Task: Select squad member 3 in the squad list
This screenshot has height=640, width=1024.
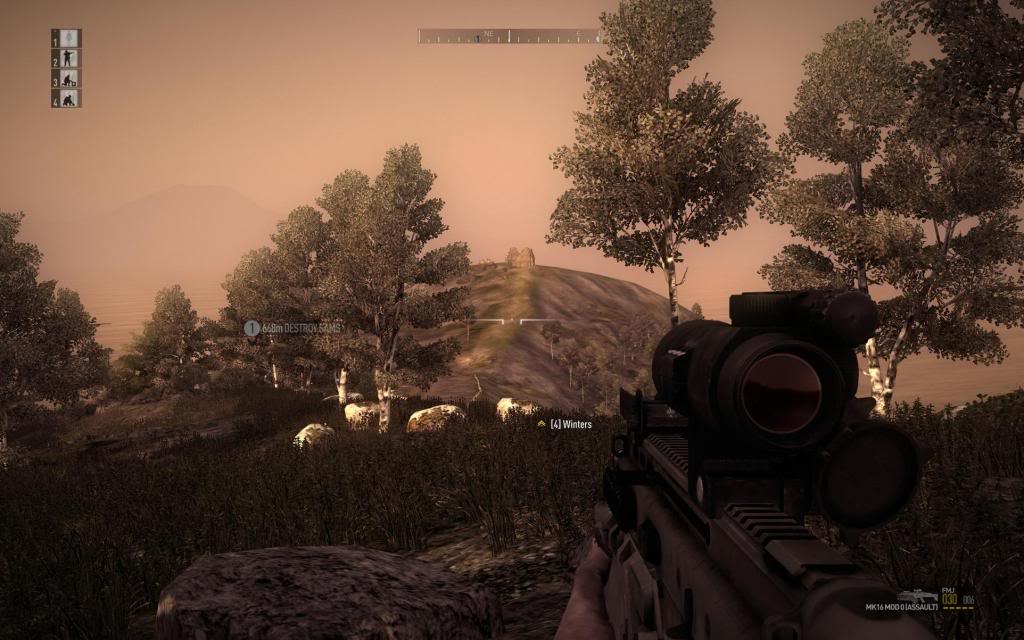Action: [68, 78]
